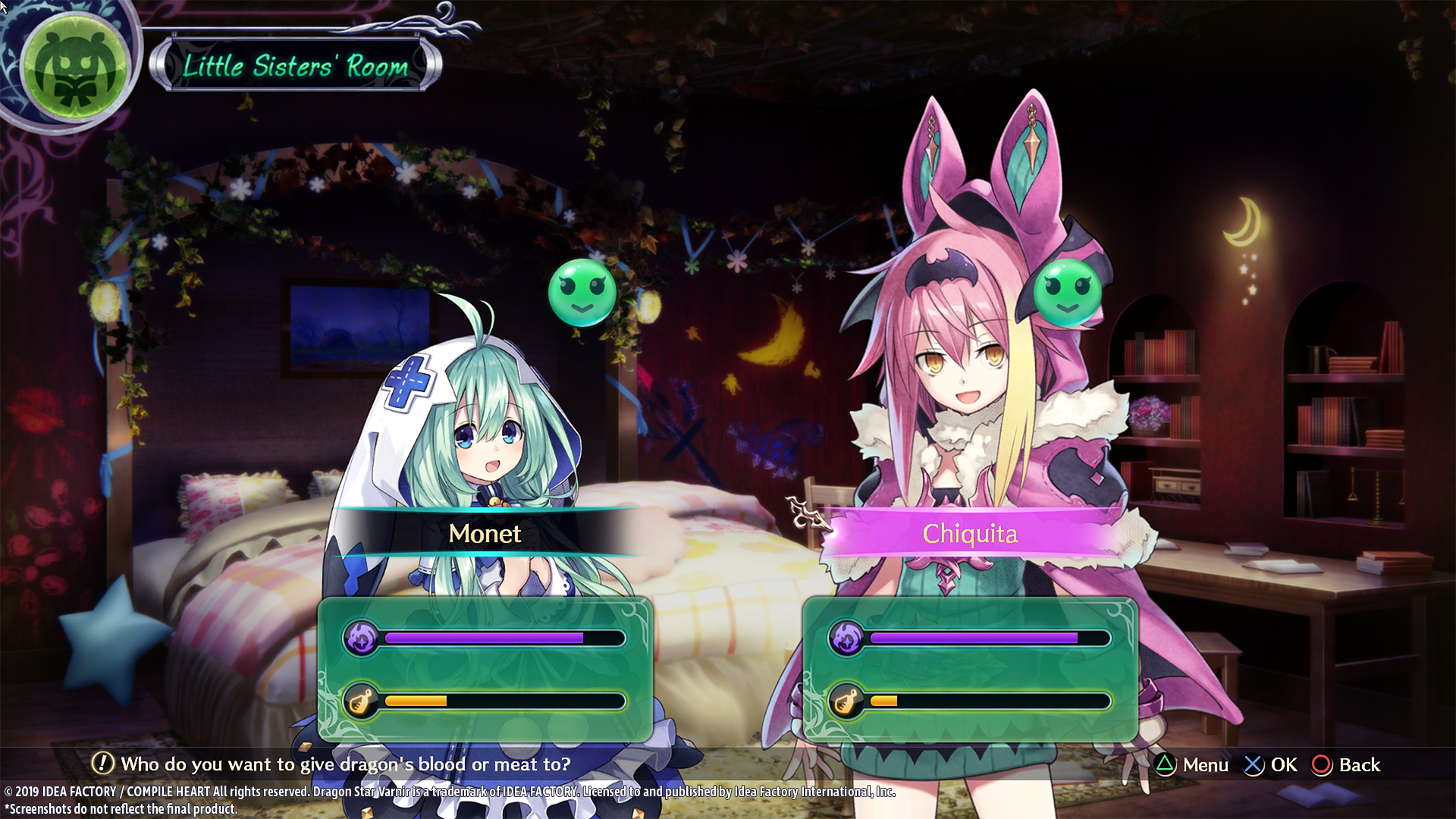Select Monet's green status panel

485,669
